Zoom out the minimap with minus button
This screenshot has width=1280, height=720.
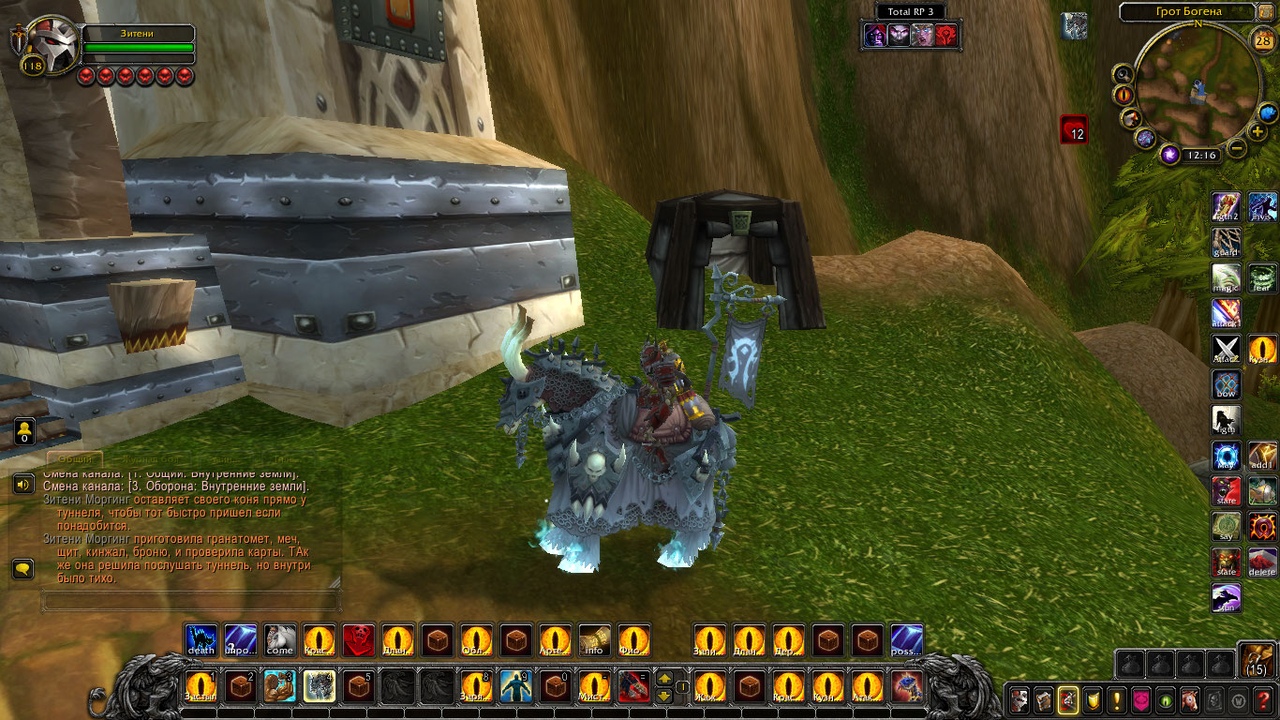[x=1237, y=149]
